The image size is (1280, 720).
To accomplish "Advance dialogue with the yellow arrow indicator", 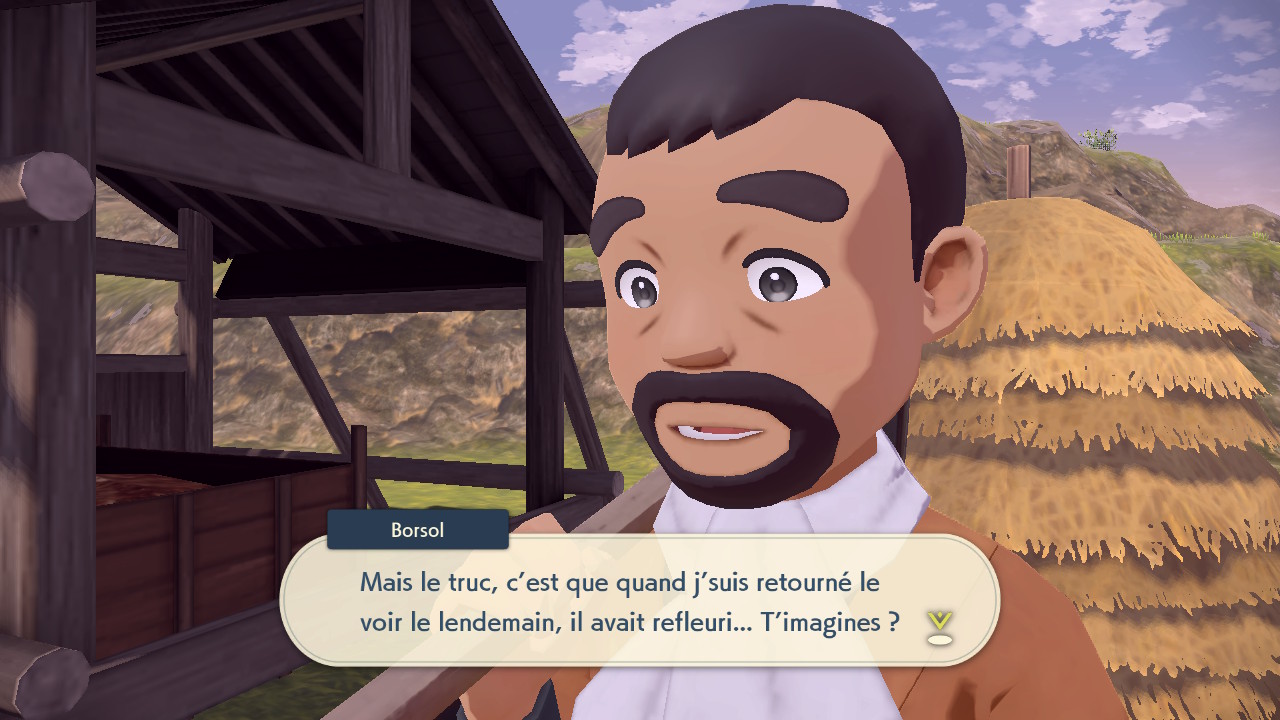I will (938, 625).
